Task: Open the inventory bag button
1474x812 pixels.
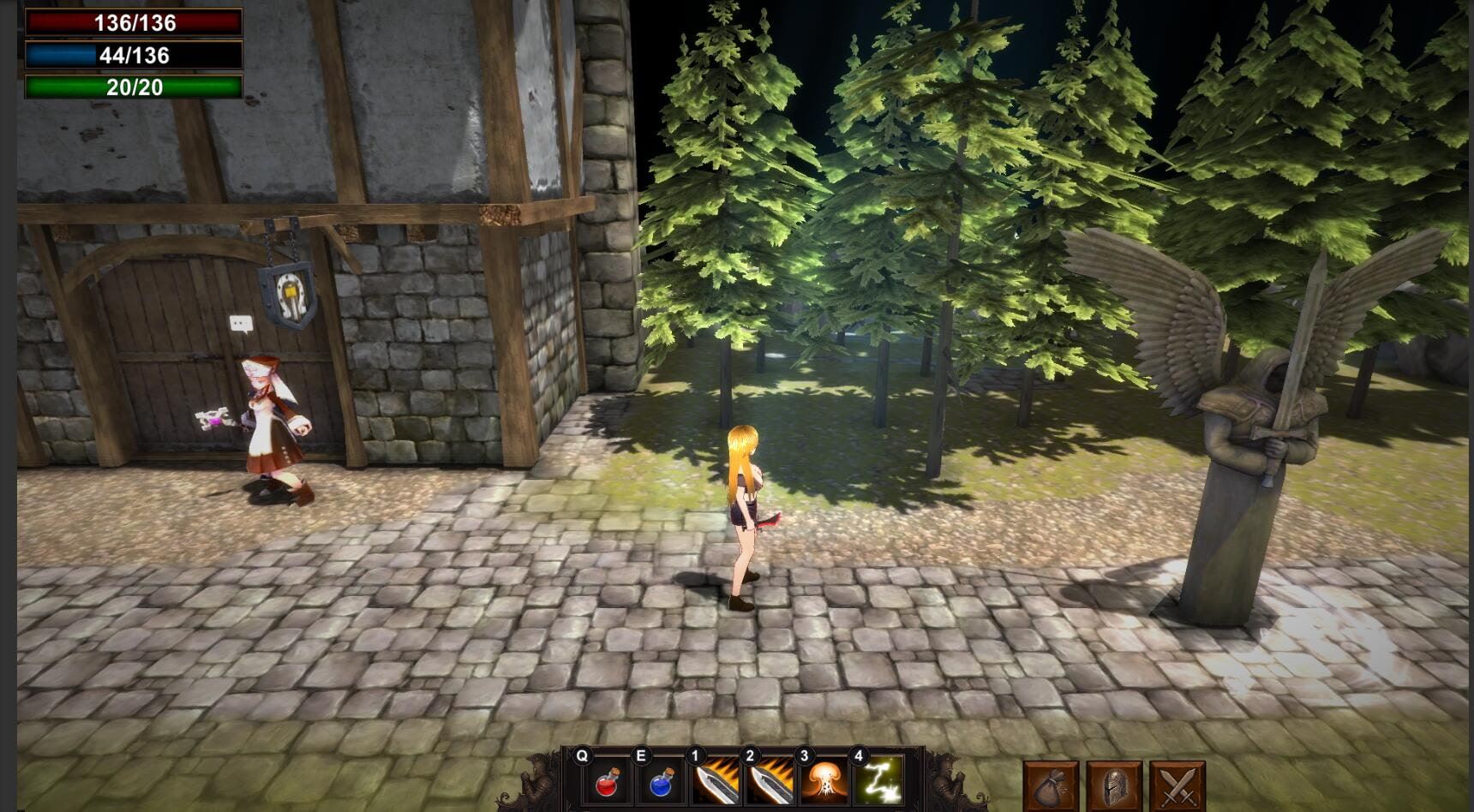Action: pos(1051,786)
